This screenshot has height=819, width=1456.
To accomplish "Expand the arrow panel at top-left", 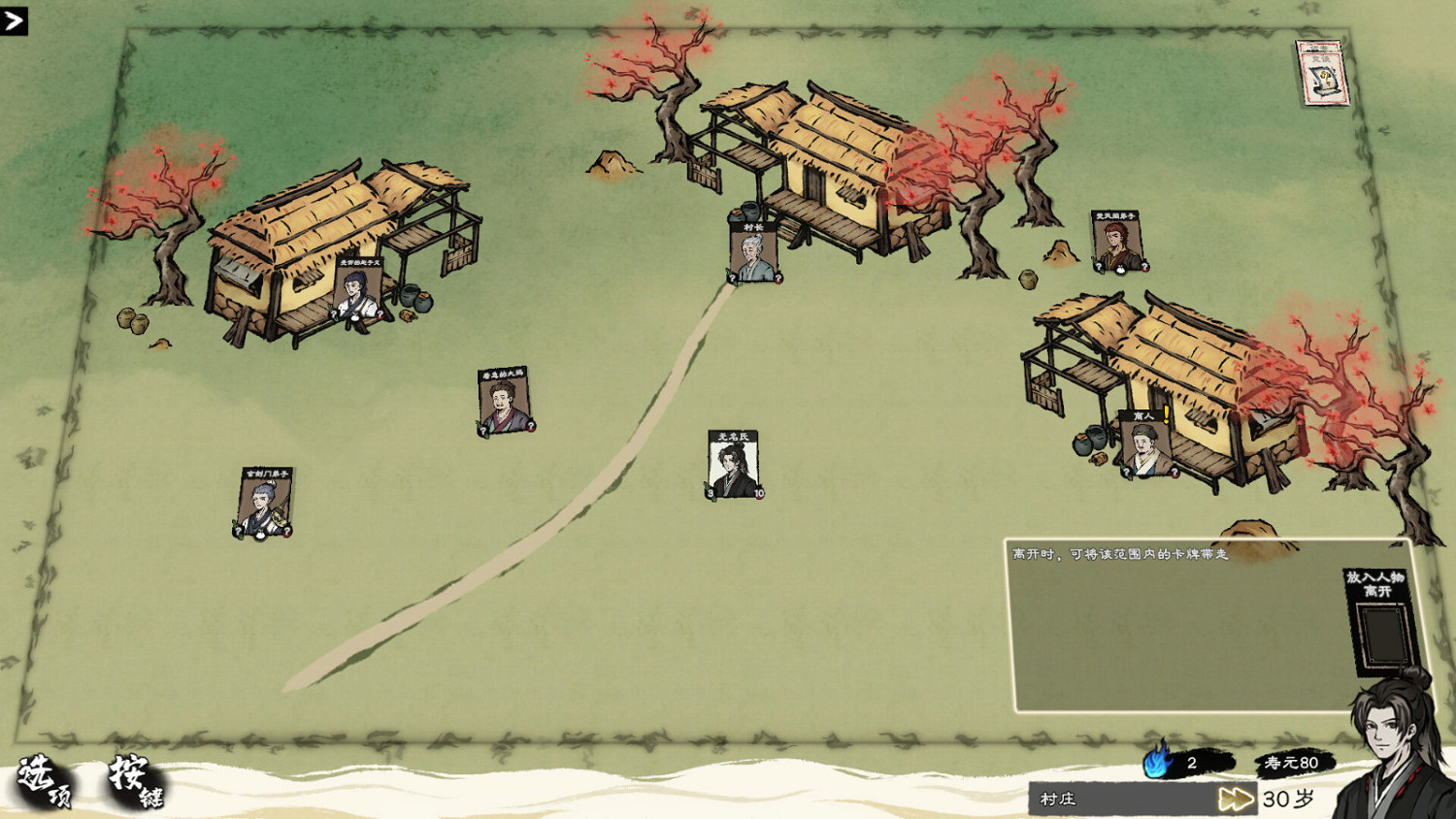I will coord(15,21).
